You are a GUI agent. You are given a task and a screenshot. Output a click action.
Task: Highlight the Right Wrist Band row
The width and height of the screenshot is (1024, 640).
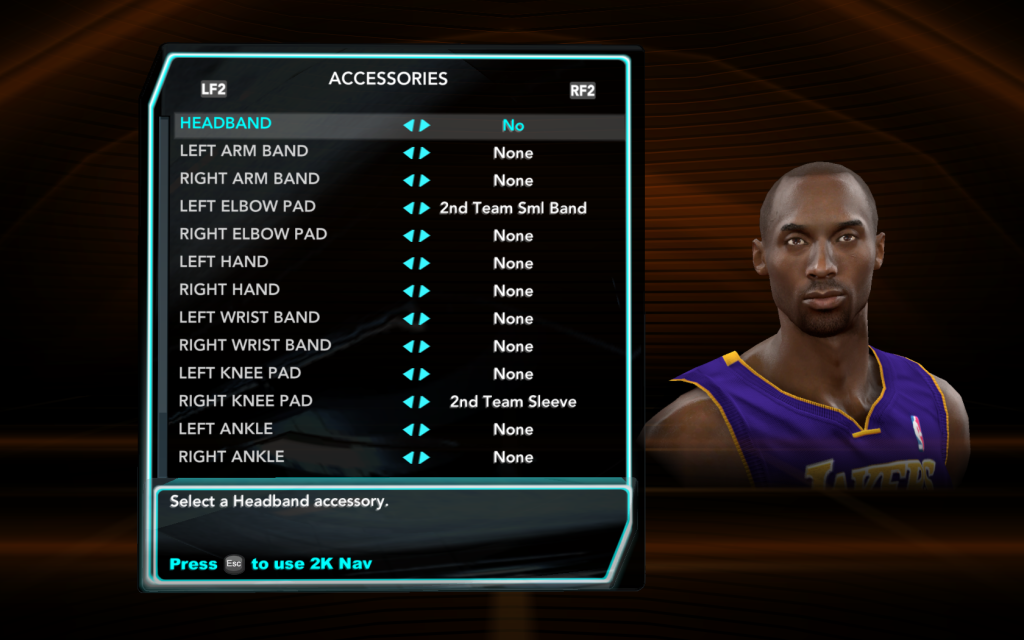point(255,346)
